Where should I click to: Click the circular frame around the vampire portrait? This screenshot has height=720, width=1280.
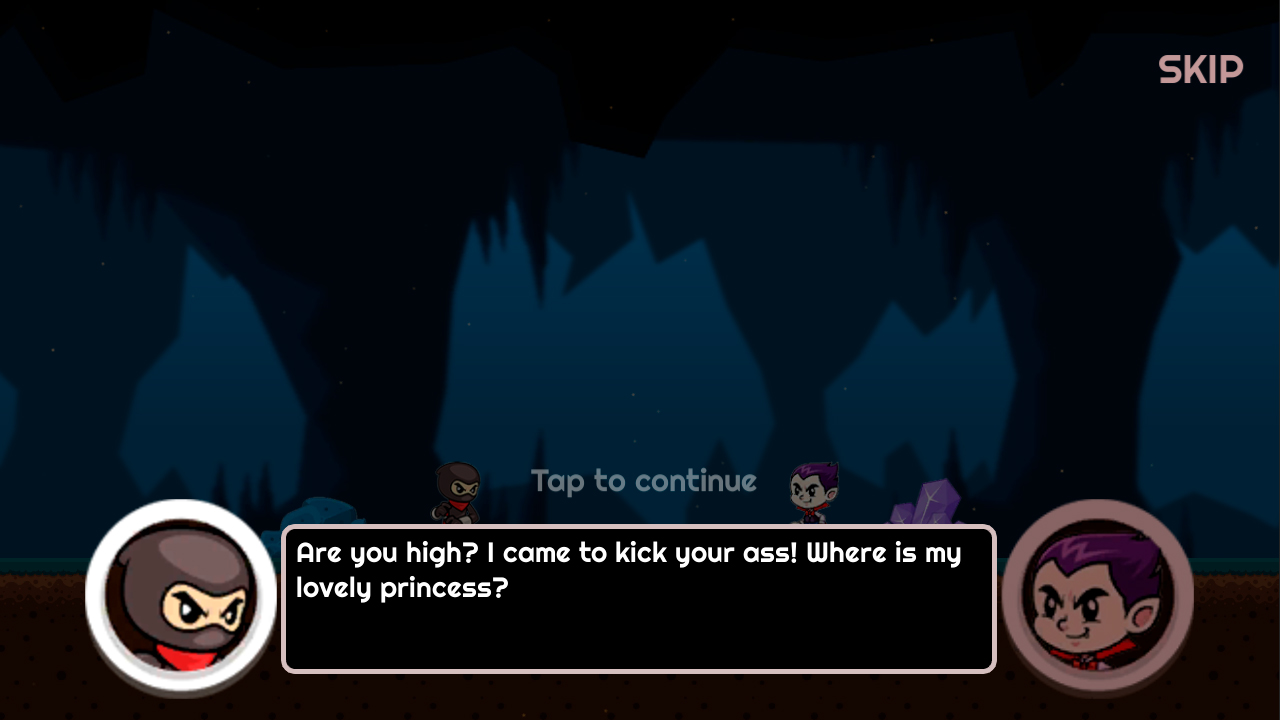(x=1097, y=510)
